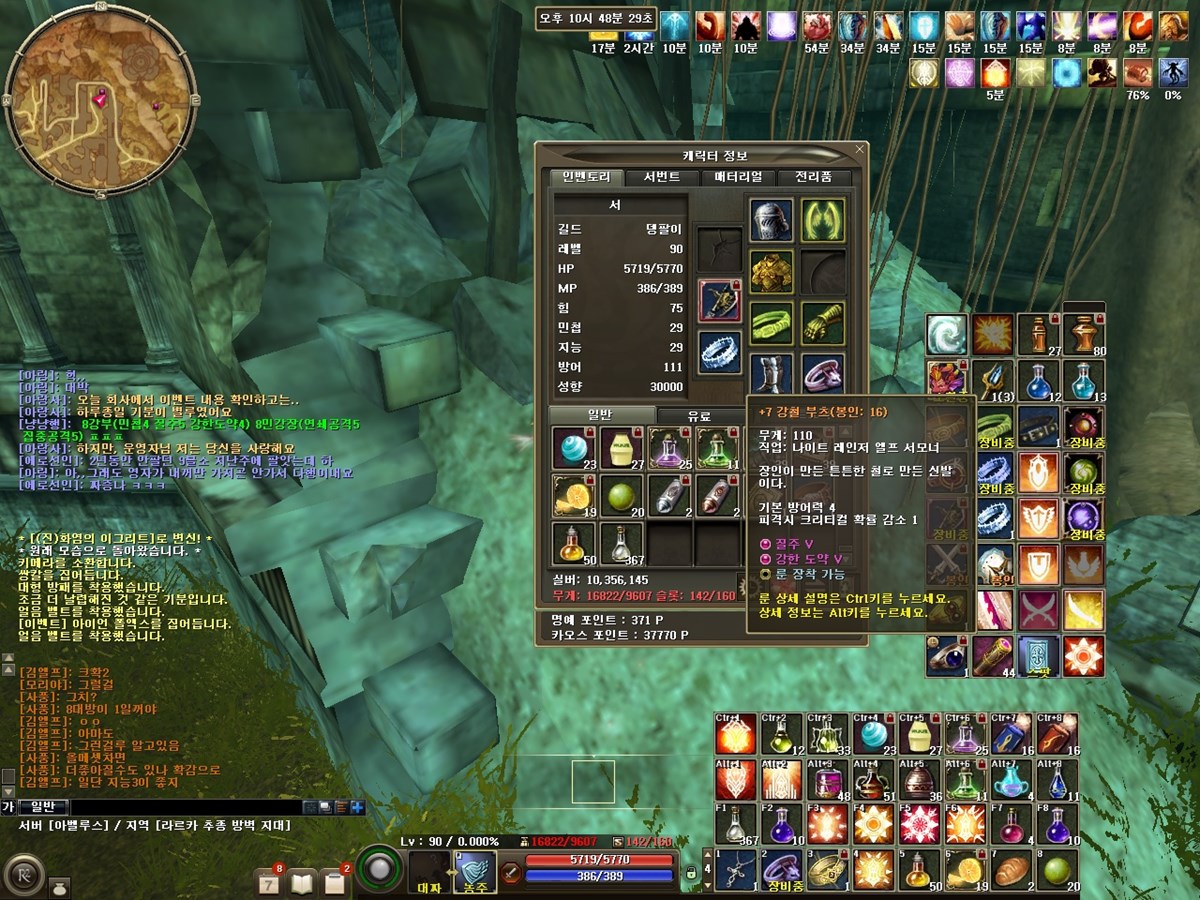Open the round R2 main menu button

(21, 871)
